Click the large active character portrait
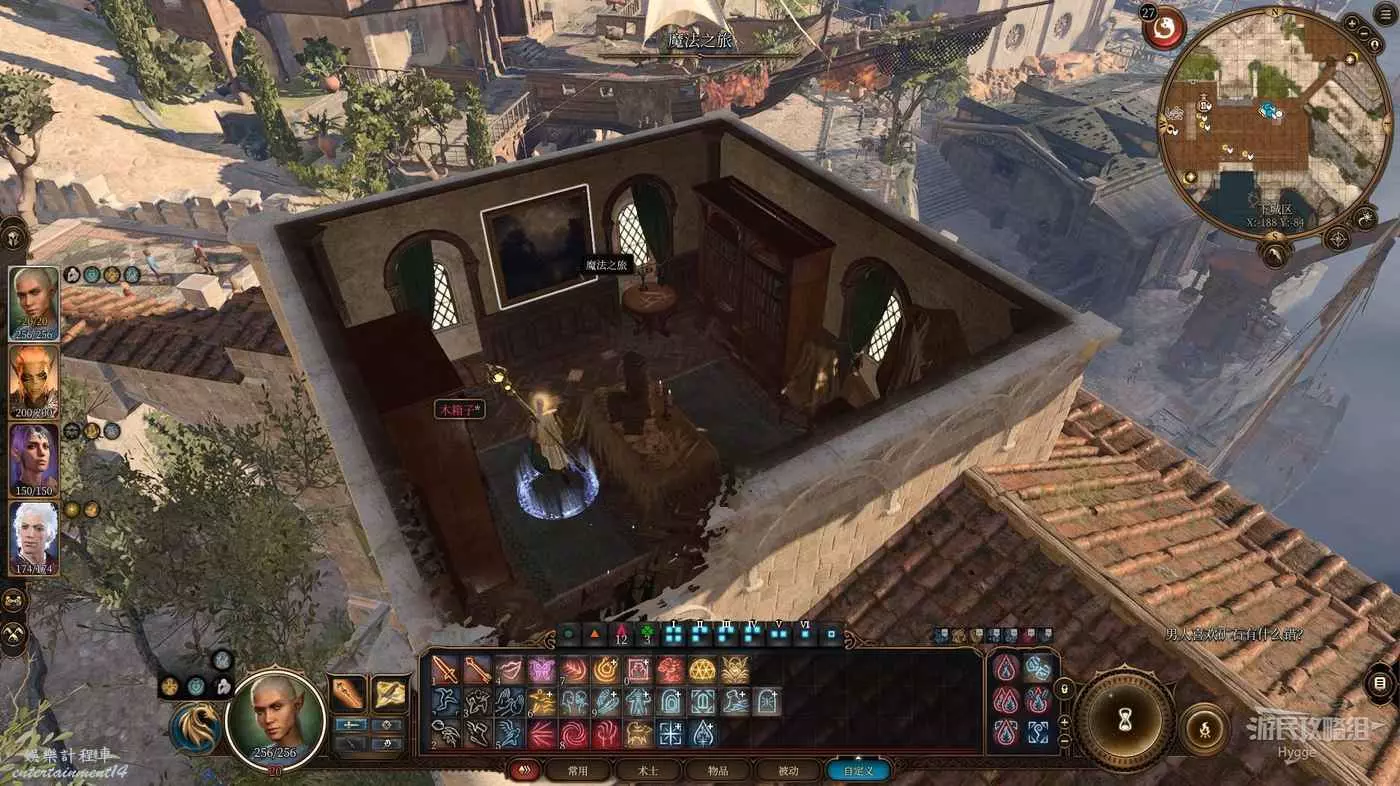The width and height of the screenshot is (1400, 786). pyautogui.click(x=276, y=720)
